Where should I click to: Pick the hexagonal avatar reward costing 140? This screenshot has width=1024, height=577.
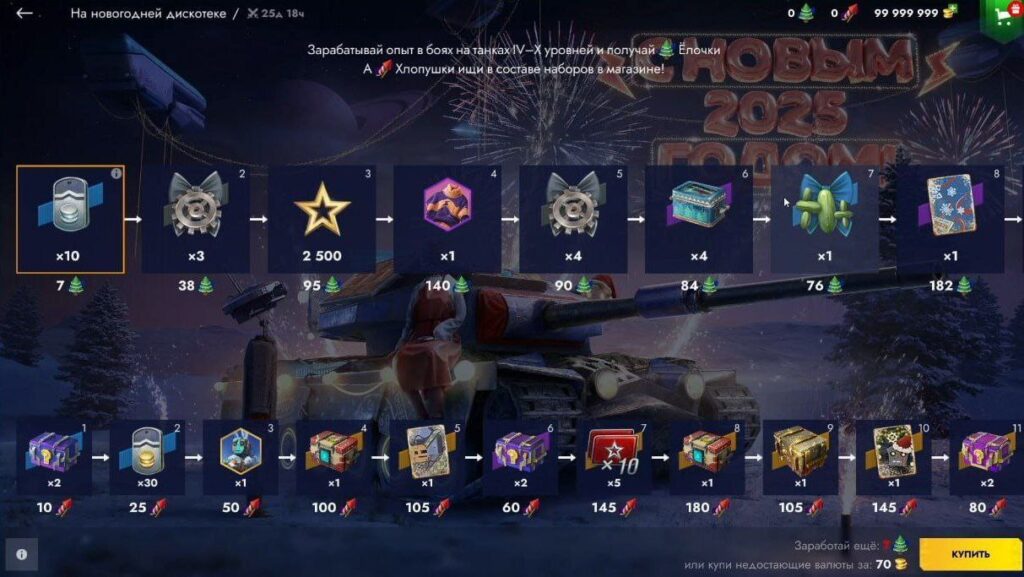[x=448, y=219]
